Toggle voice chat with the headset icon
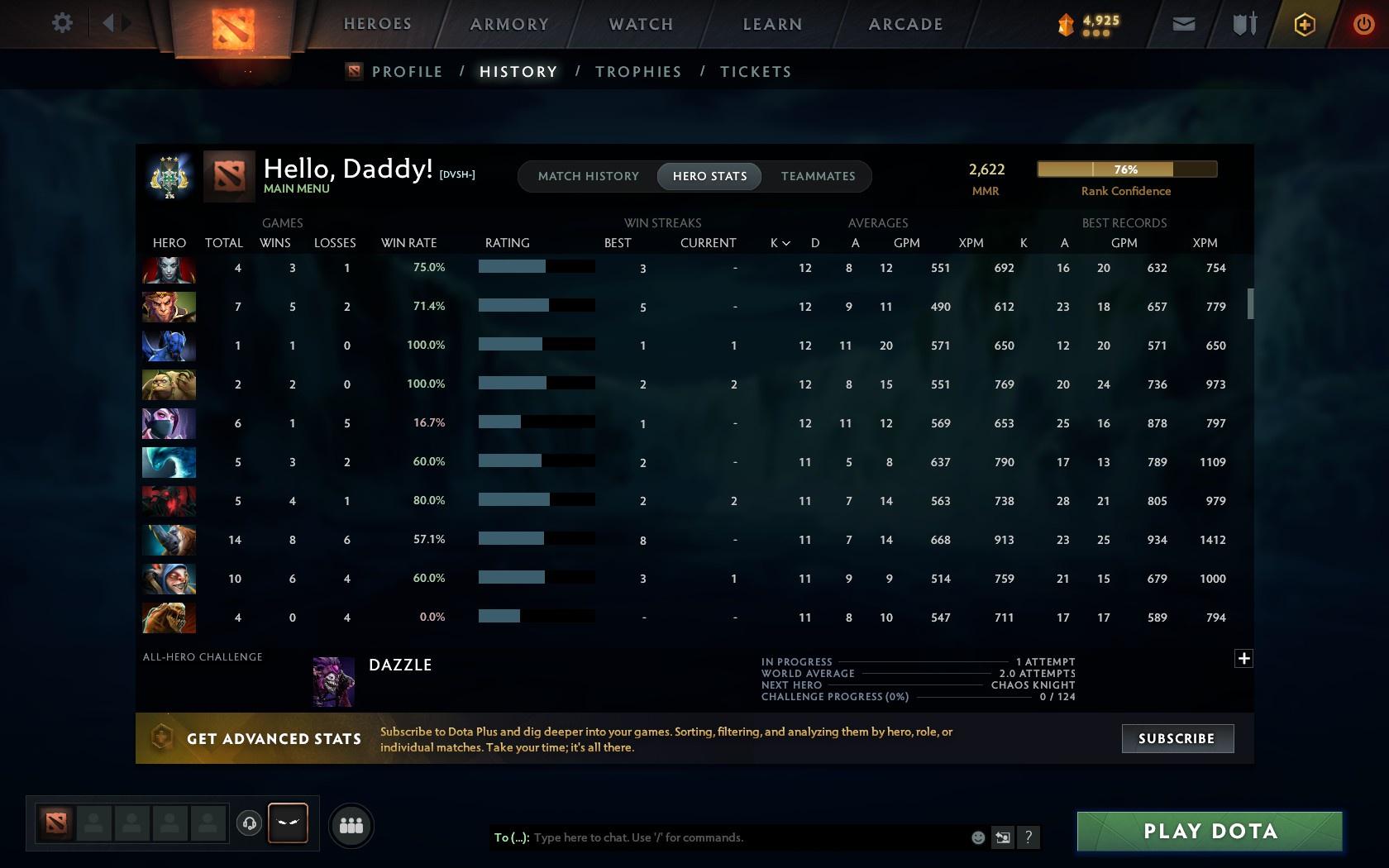Screen dimensions: 1389x868 point(251,823)
